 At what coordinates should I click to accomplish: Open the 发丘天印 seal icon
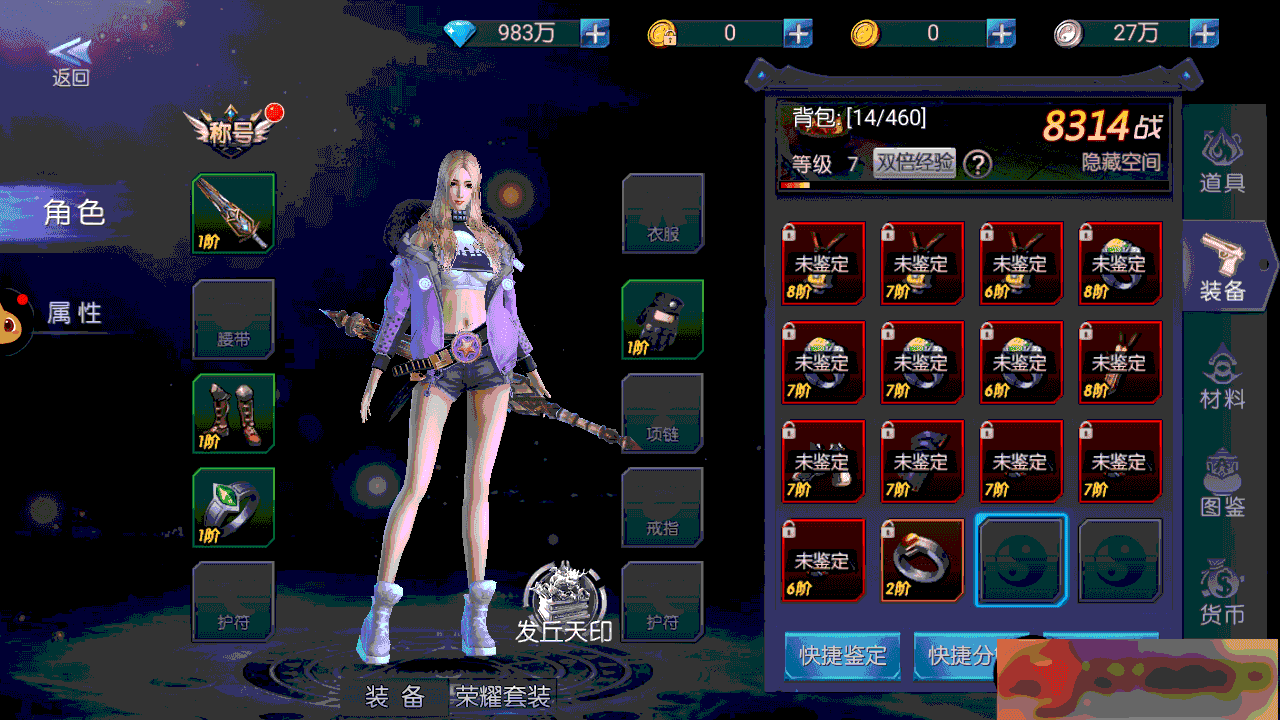click(x=564, y=602)
